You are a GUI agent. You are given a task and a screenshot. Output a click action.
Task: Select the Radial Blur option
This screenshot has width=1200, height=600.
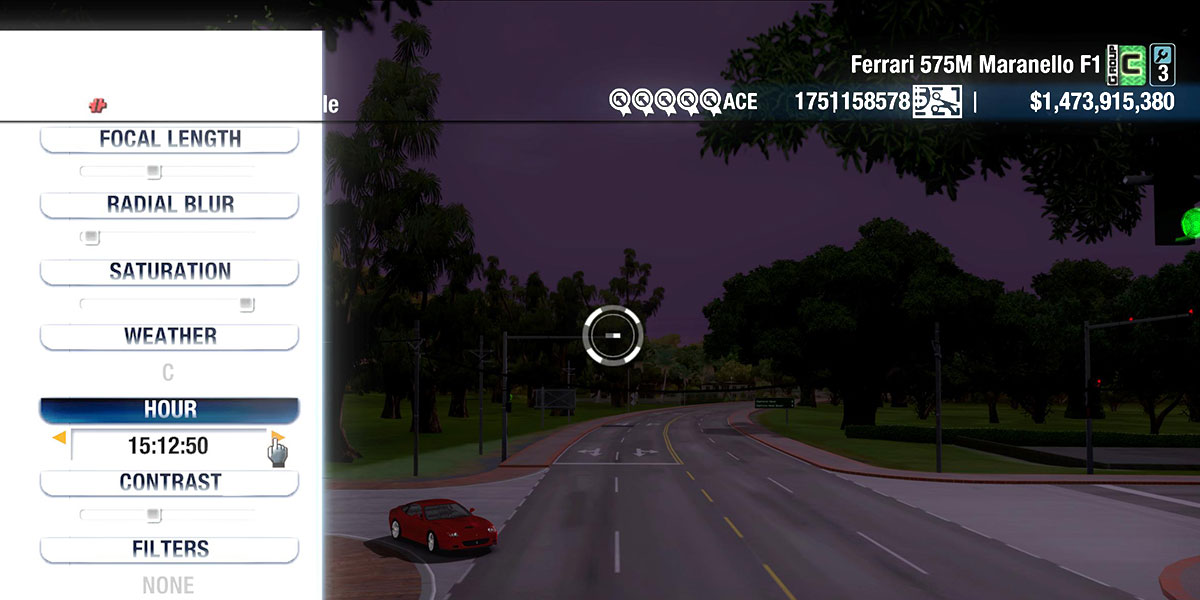(x=169, y=205)
